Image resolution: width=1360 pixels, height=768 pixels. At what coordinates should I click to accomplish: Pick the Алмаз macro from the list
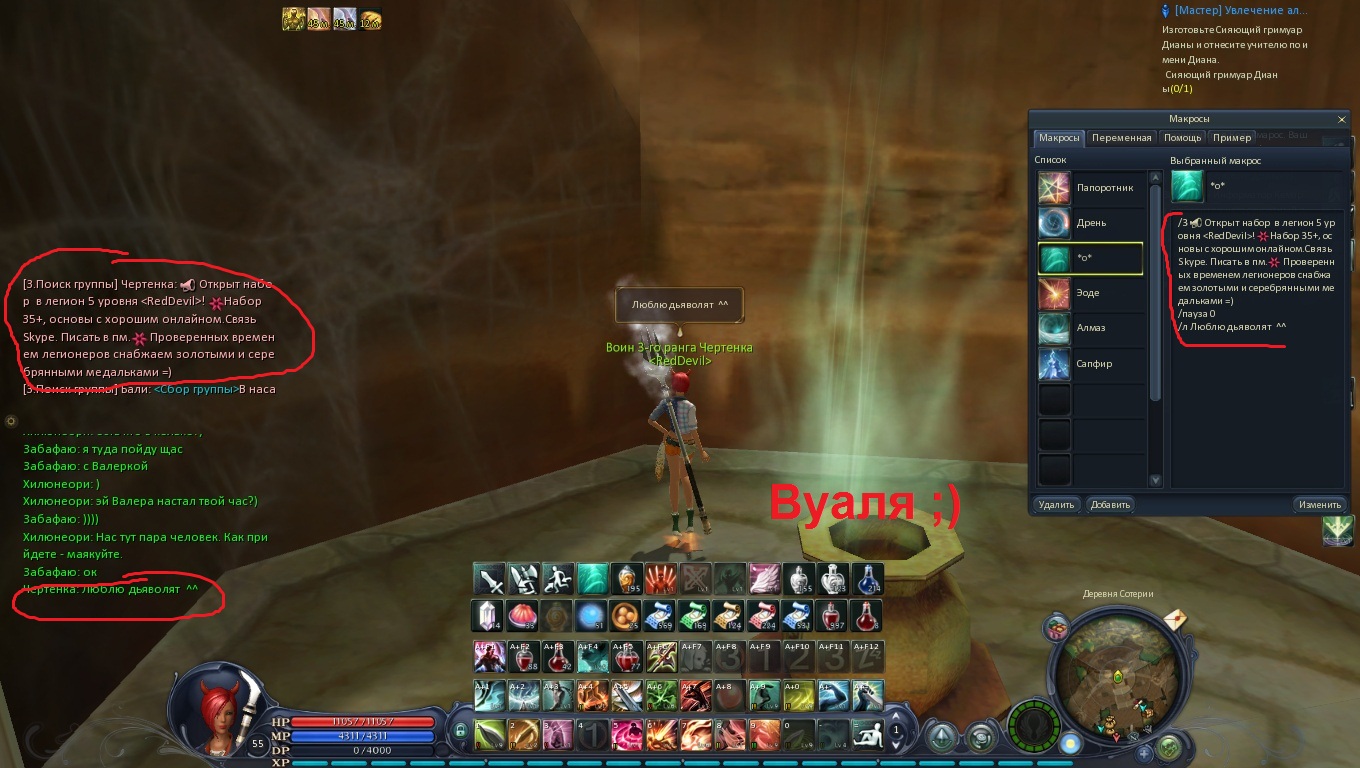click(x=1090, y=328)
